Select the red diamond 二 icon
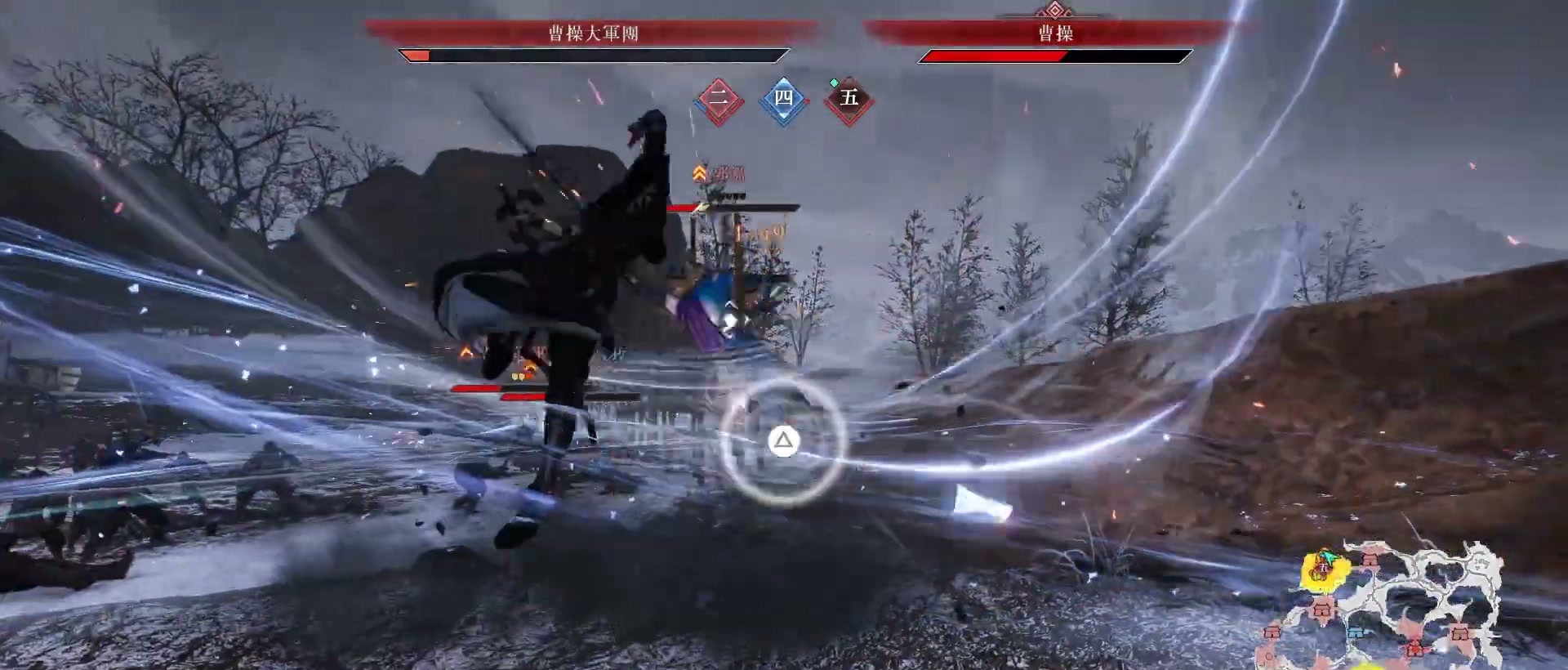The image size is (1568, 670). coord(719,100)
